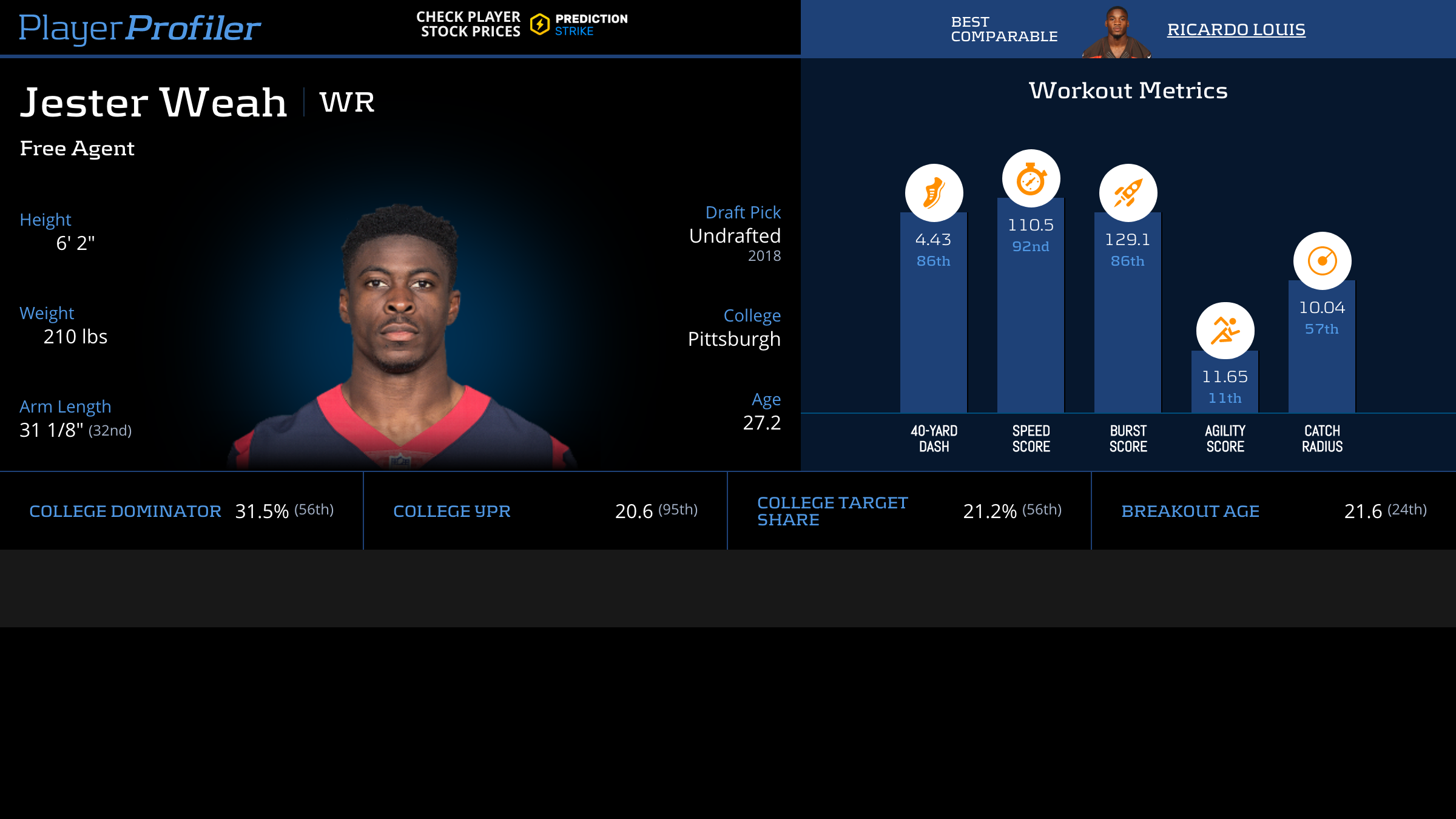The width and height of the screenshot is (1456, 819).
Task: Open Ricardo Louis comparable player link
Action: click(1236, 29)
